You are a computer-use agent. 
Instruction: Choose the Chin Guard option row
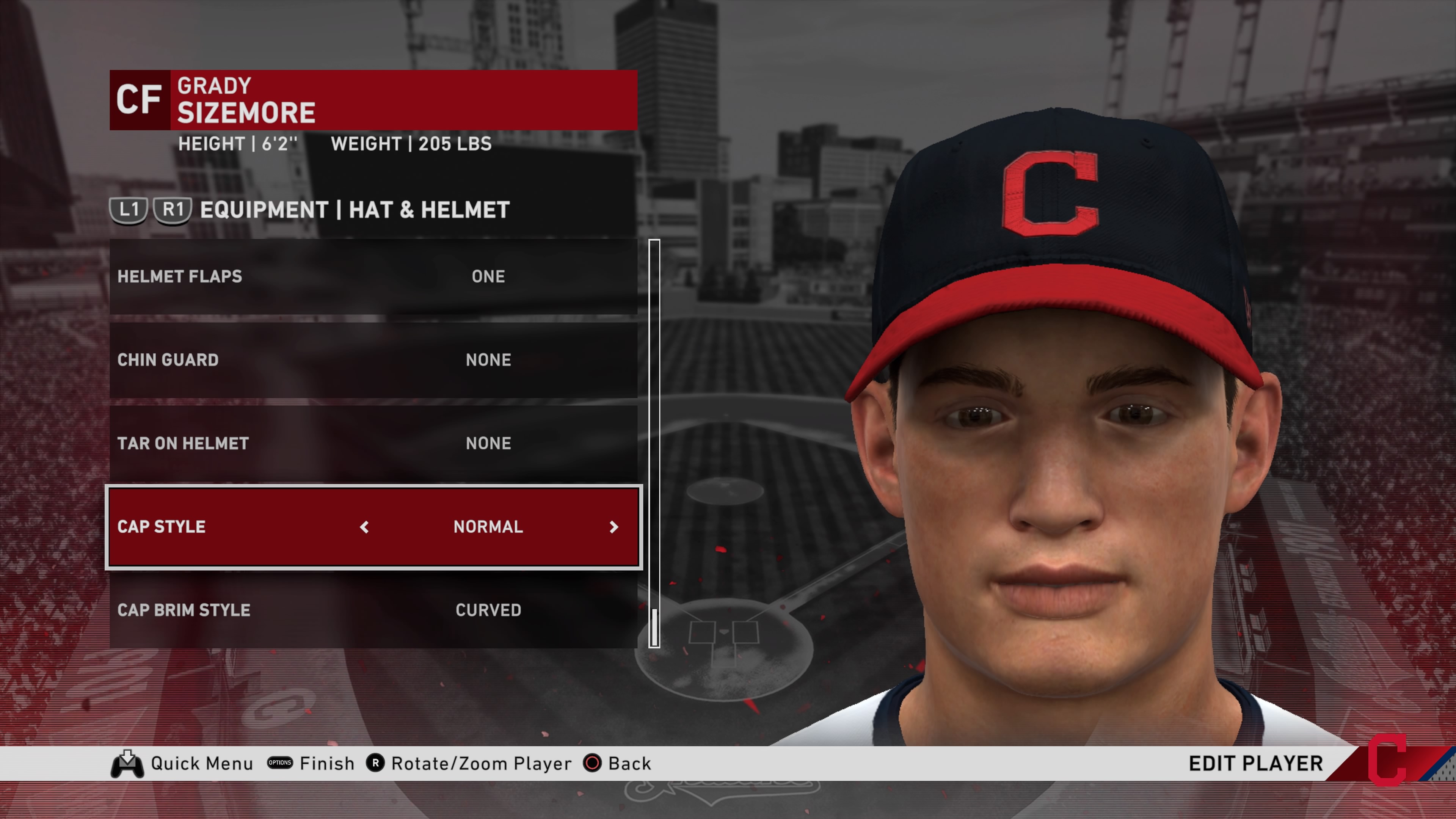click(x=373, y=360)
